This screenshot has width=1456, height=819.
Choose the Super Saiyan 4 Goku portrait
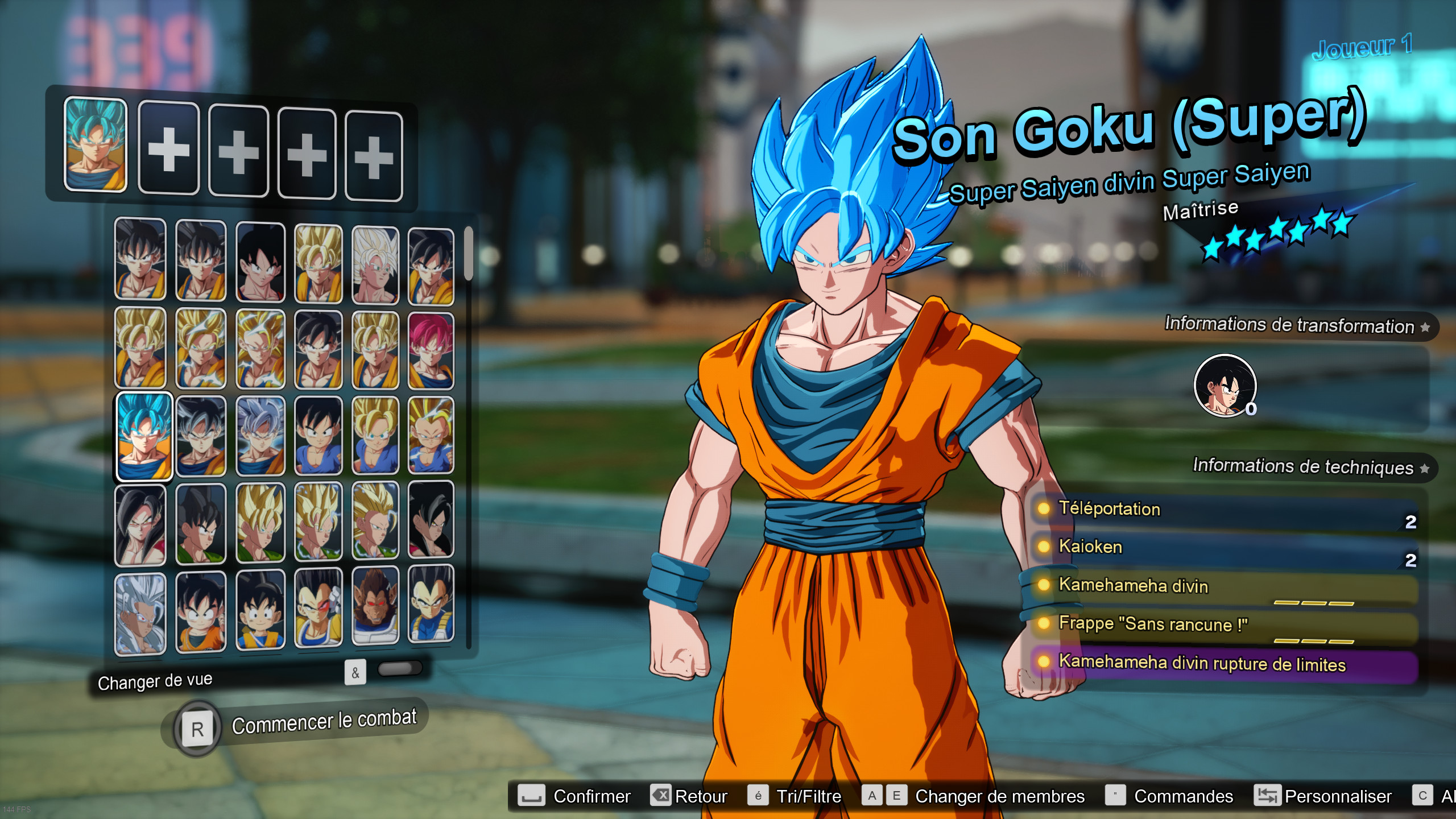click(140, 524)
